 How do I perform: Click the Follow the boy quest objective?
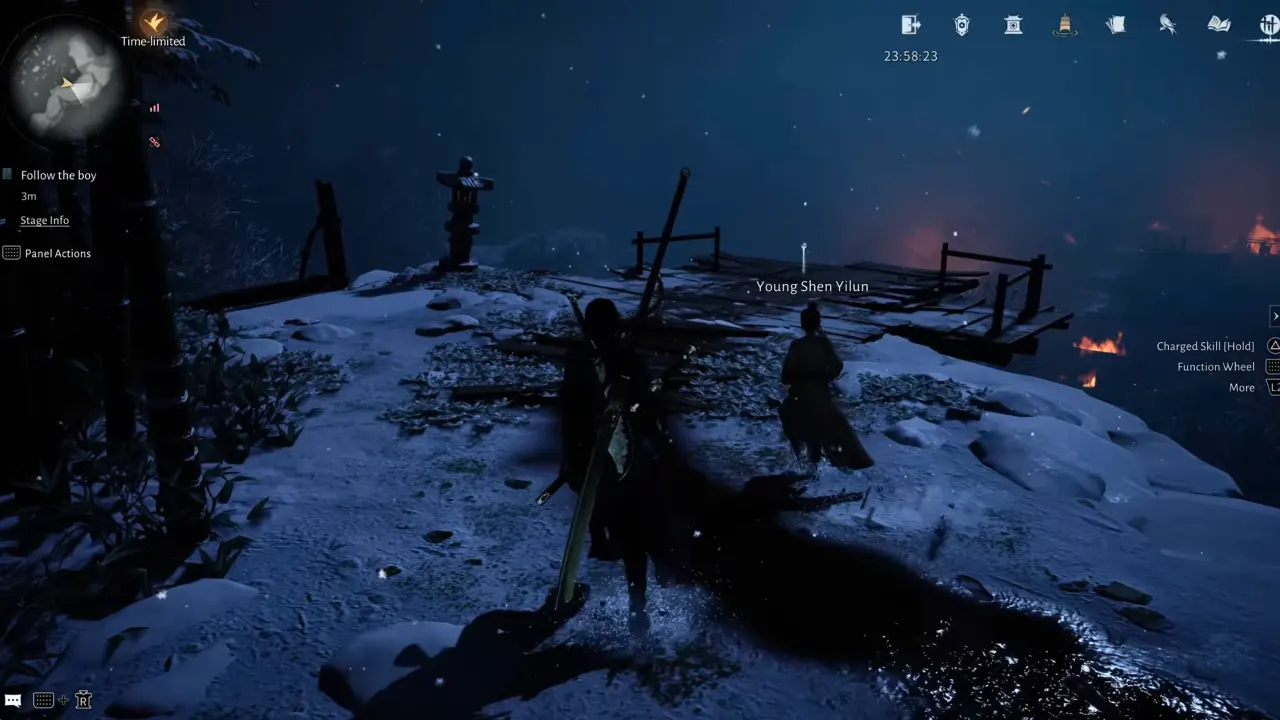[x=58, y=174]
